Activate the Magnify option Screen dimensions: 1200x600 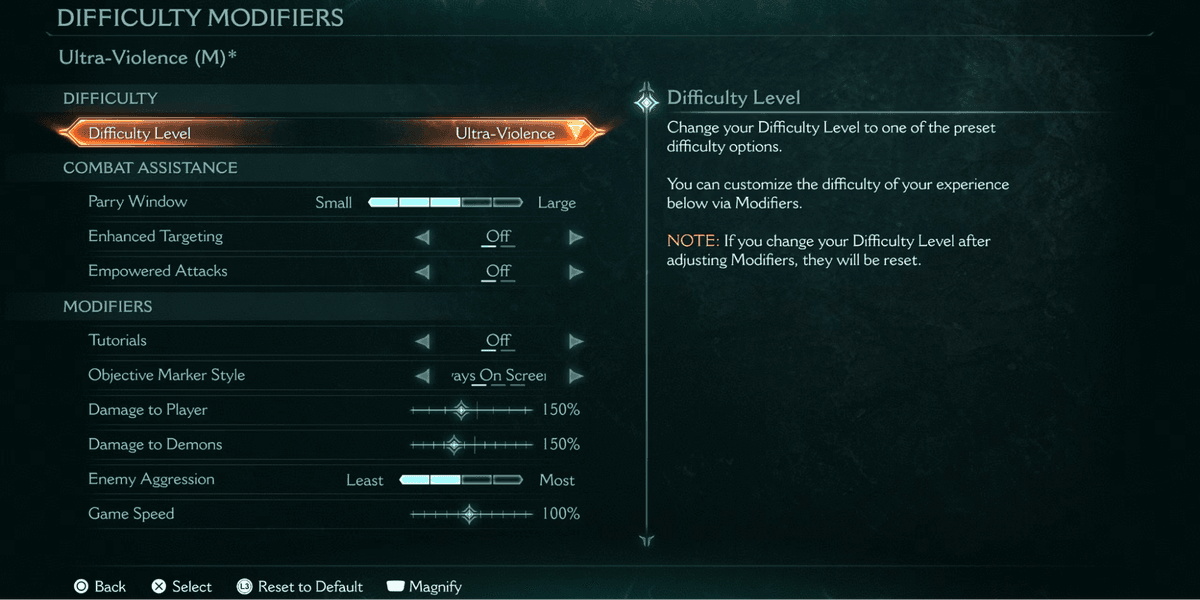pos(424,587)
